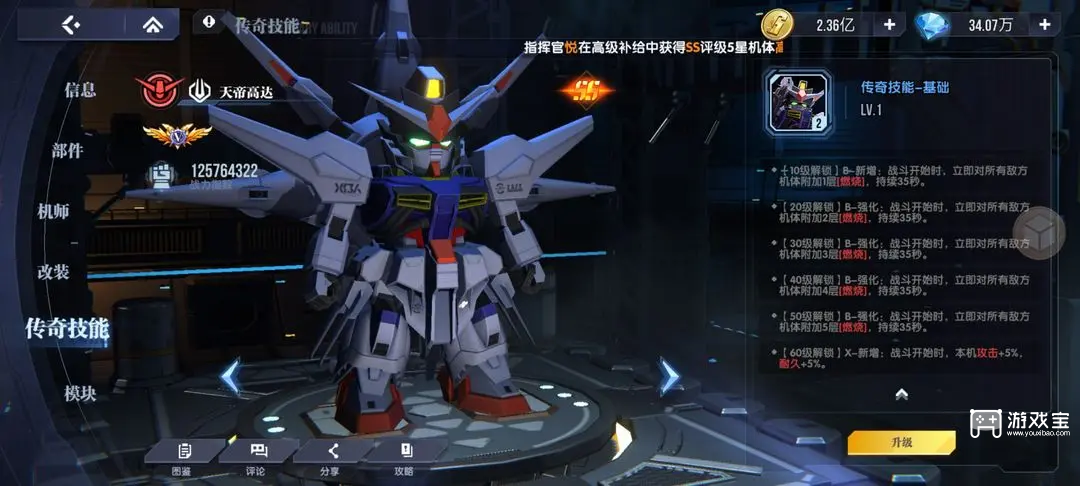Switch to the 模块 module tab

click(x=80, y=394)
